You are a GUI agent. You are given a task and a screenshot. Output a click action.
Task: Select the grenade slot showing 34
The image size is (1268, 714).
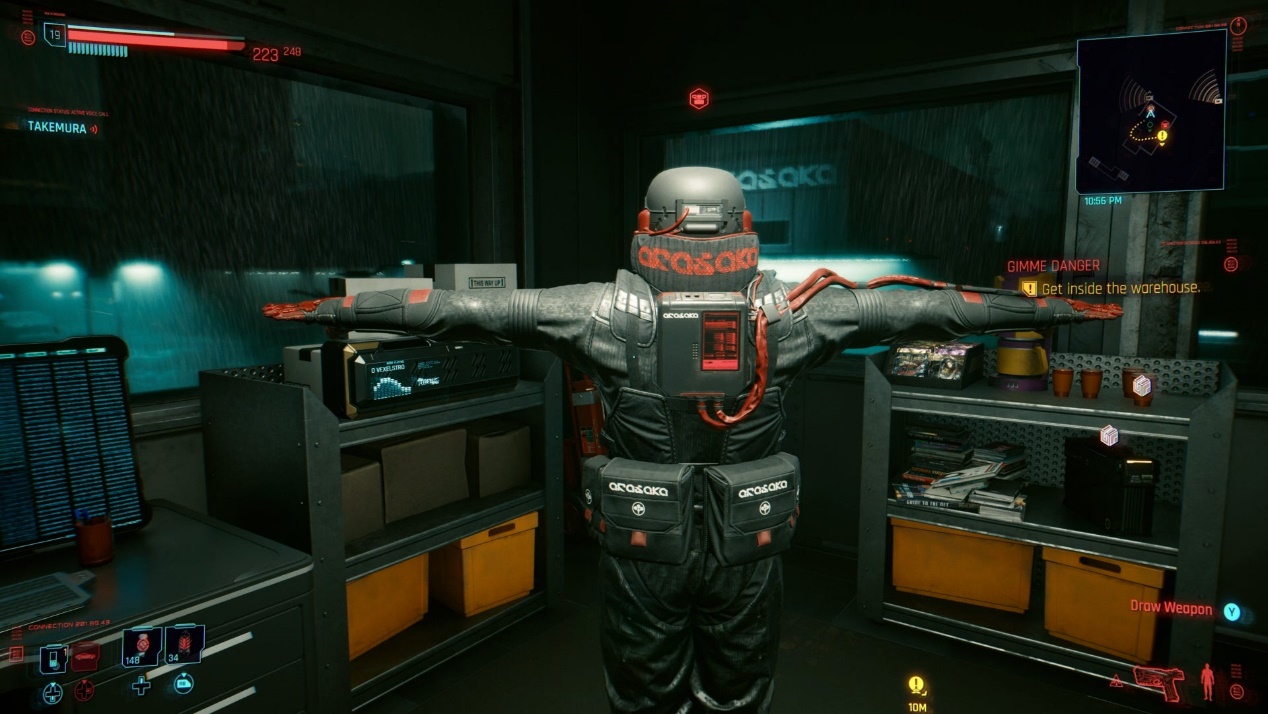point(184,645)
